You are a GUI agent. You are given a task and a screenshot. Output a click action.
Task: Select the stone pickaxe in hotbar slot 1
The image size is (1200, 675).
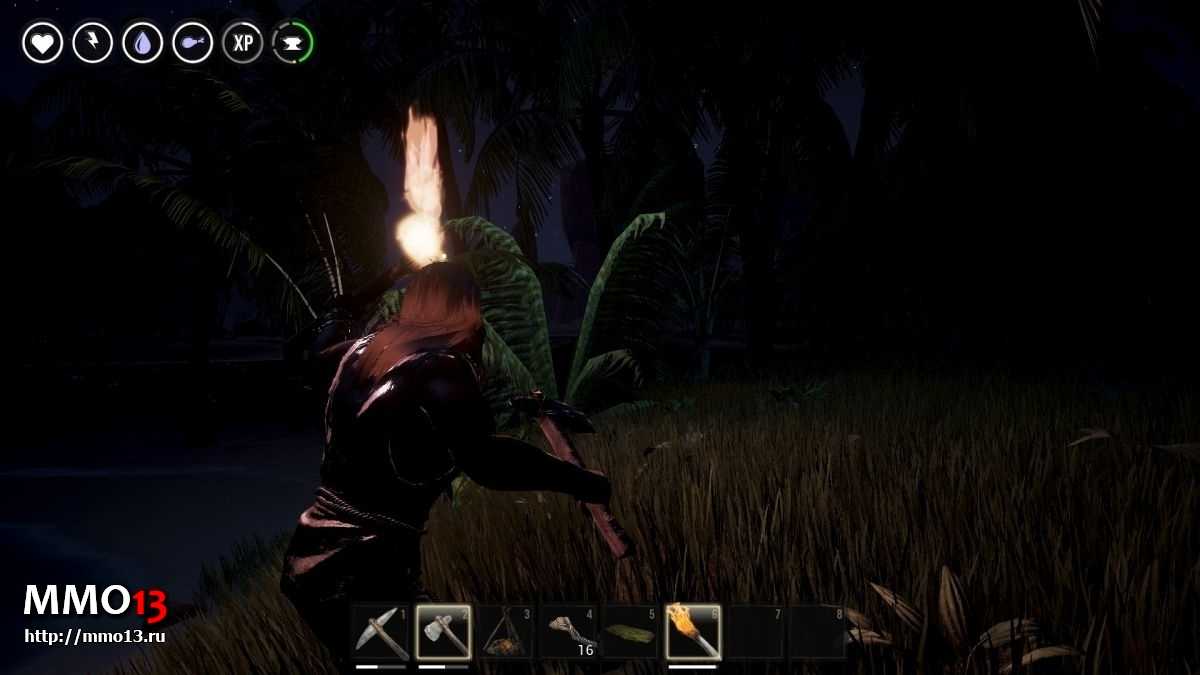pos(381,632)
